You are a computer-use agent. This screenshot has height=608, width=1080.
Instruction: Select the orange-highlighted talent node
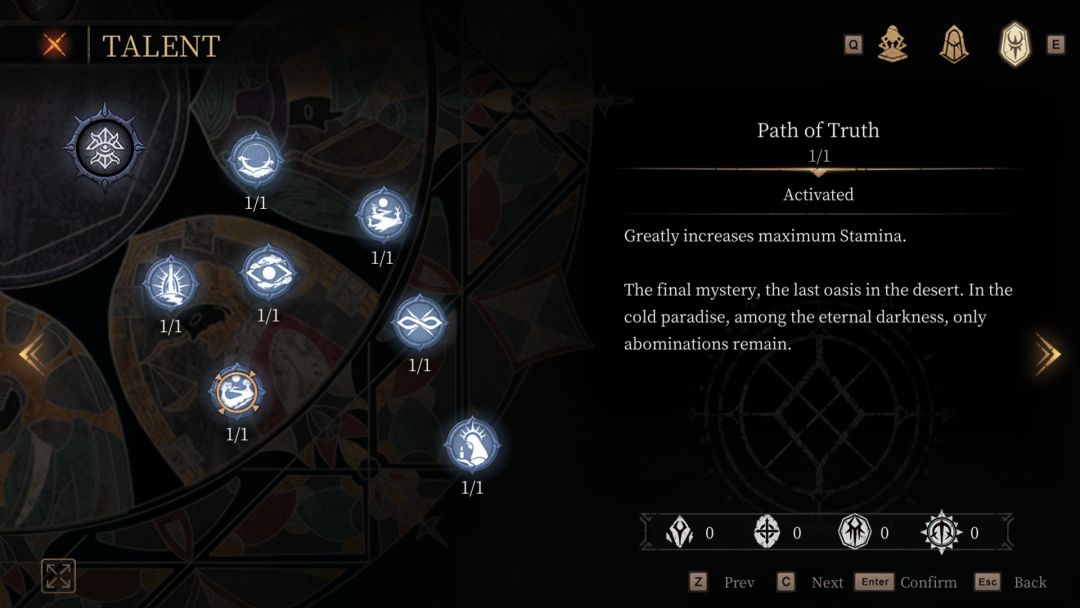point(237,391)
